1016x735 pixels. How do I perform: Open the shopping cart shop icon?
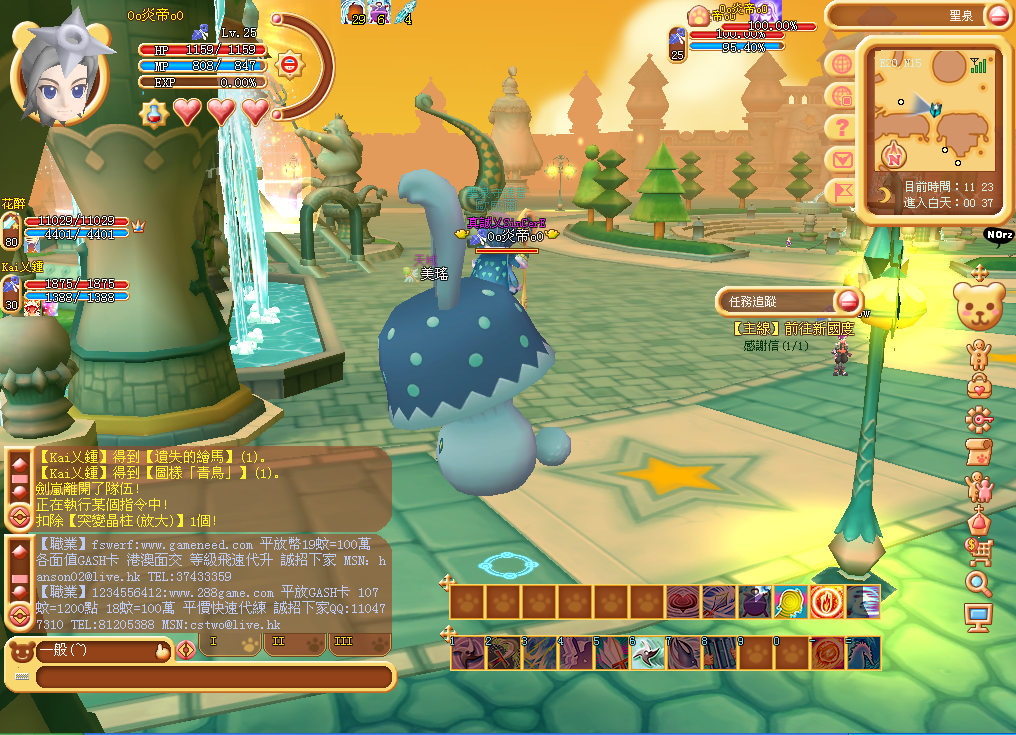tap(978, 550)
